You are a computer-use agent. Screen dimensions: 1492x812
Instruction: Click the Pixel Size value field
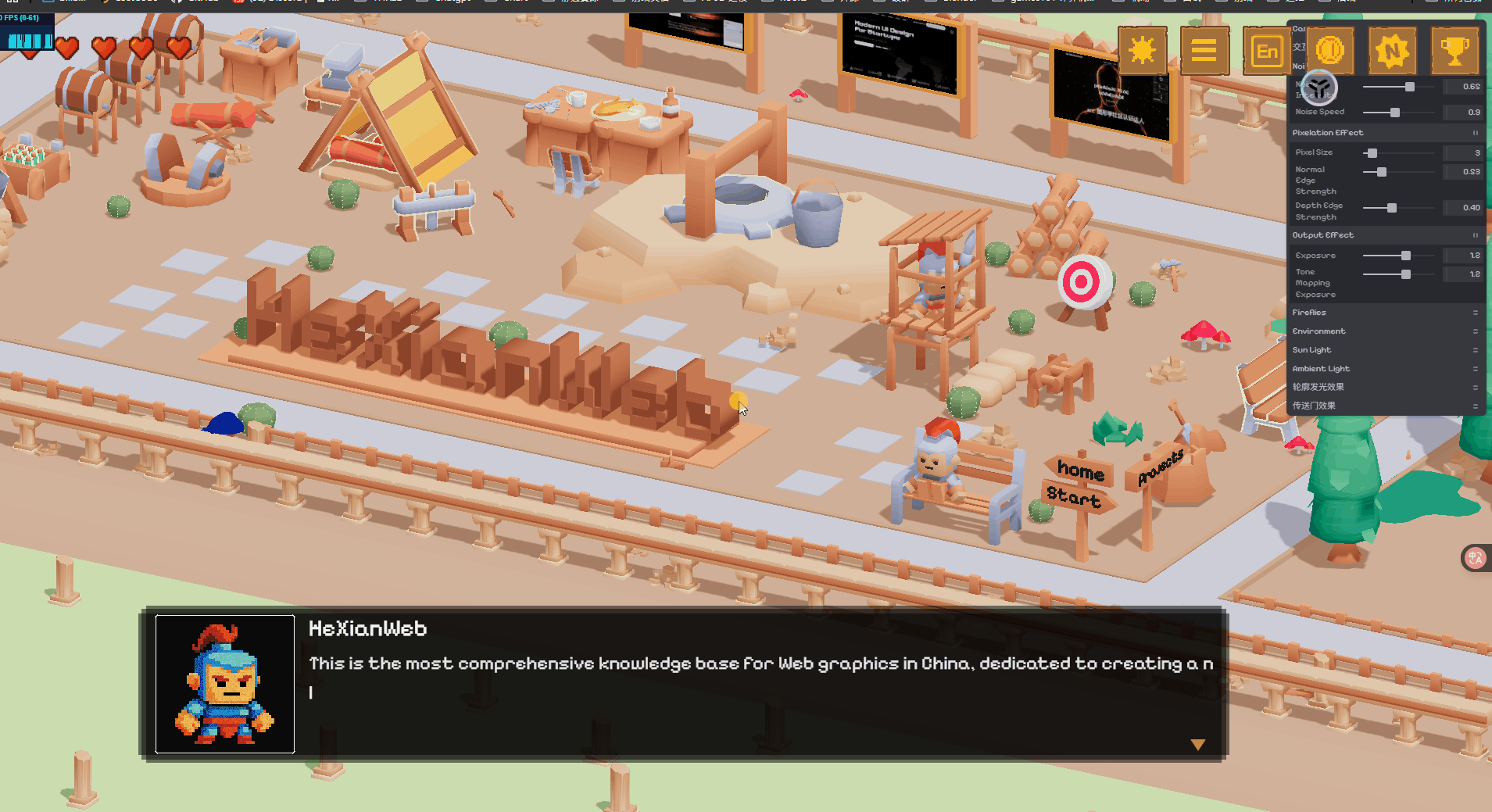point(1463,153)
